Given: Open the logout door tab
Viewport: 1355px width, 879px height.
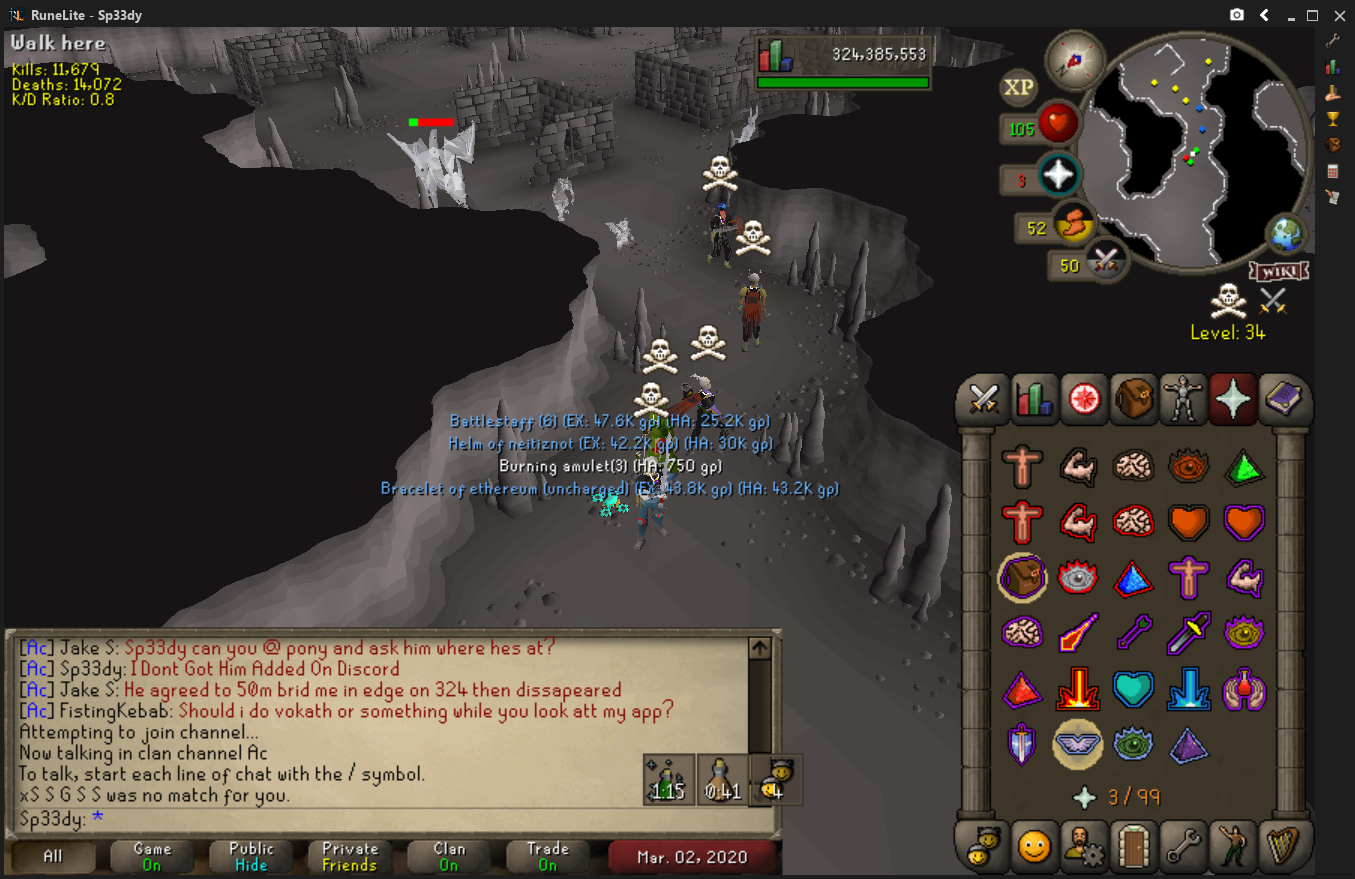Looking at the screenshot, I should pyautogui.click(x=1134, y=847).
